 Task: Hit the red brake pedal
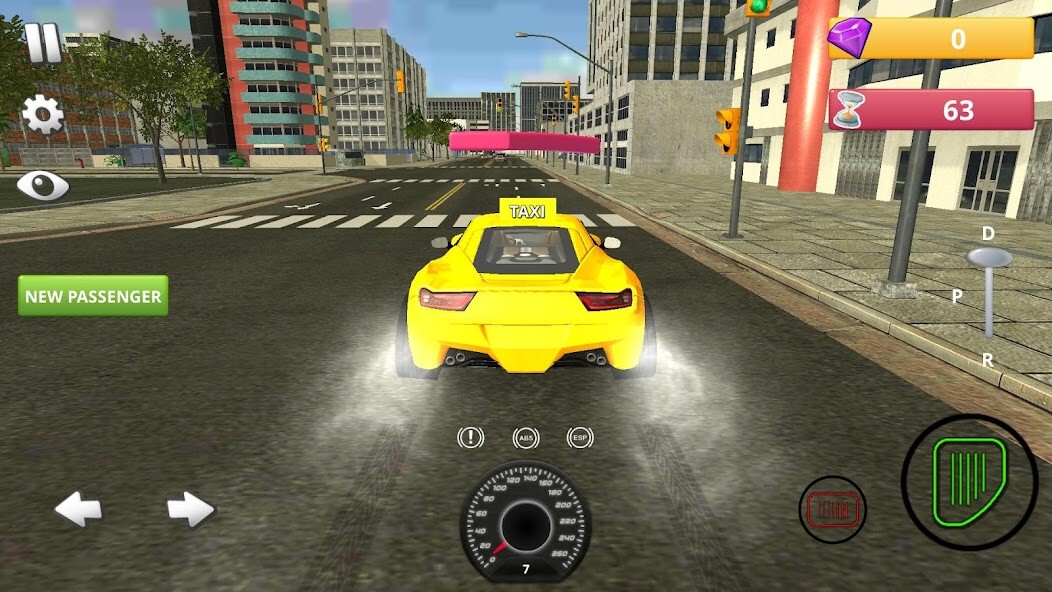click(x=832, y=510)
